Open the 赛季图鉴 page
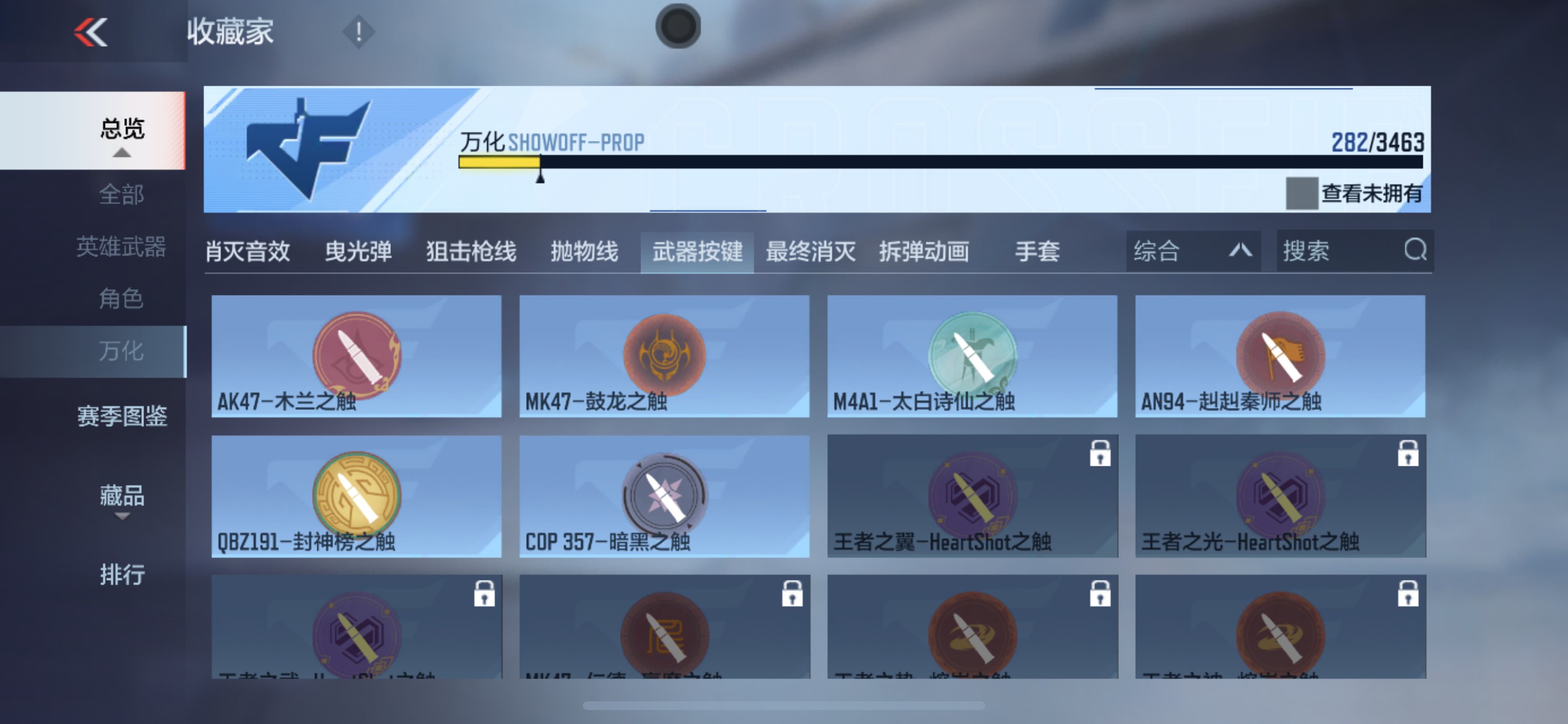1568x724 pixels. pyautogui.click(x=121, y=417)
